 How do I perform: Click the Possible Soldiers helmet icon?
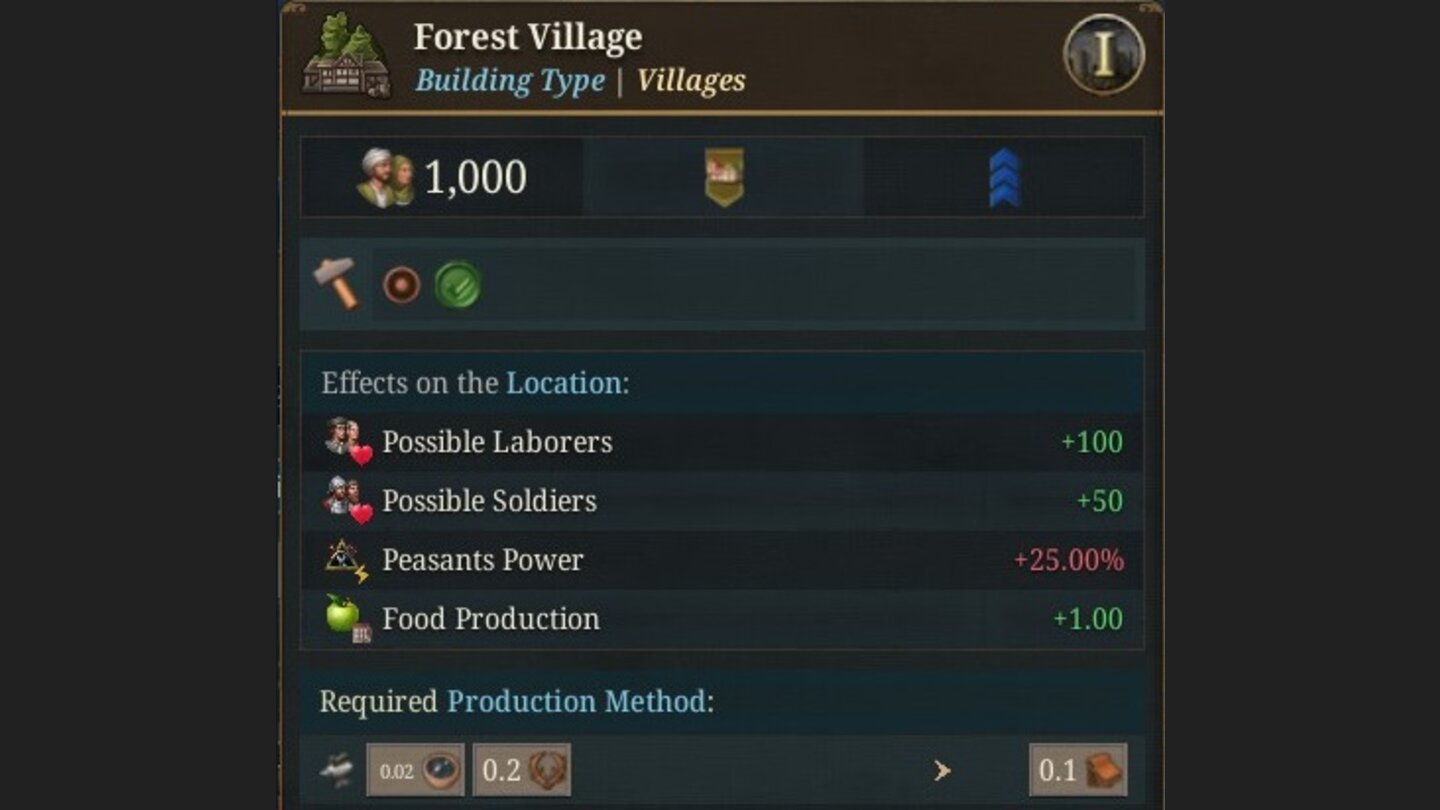349,500
